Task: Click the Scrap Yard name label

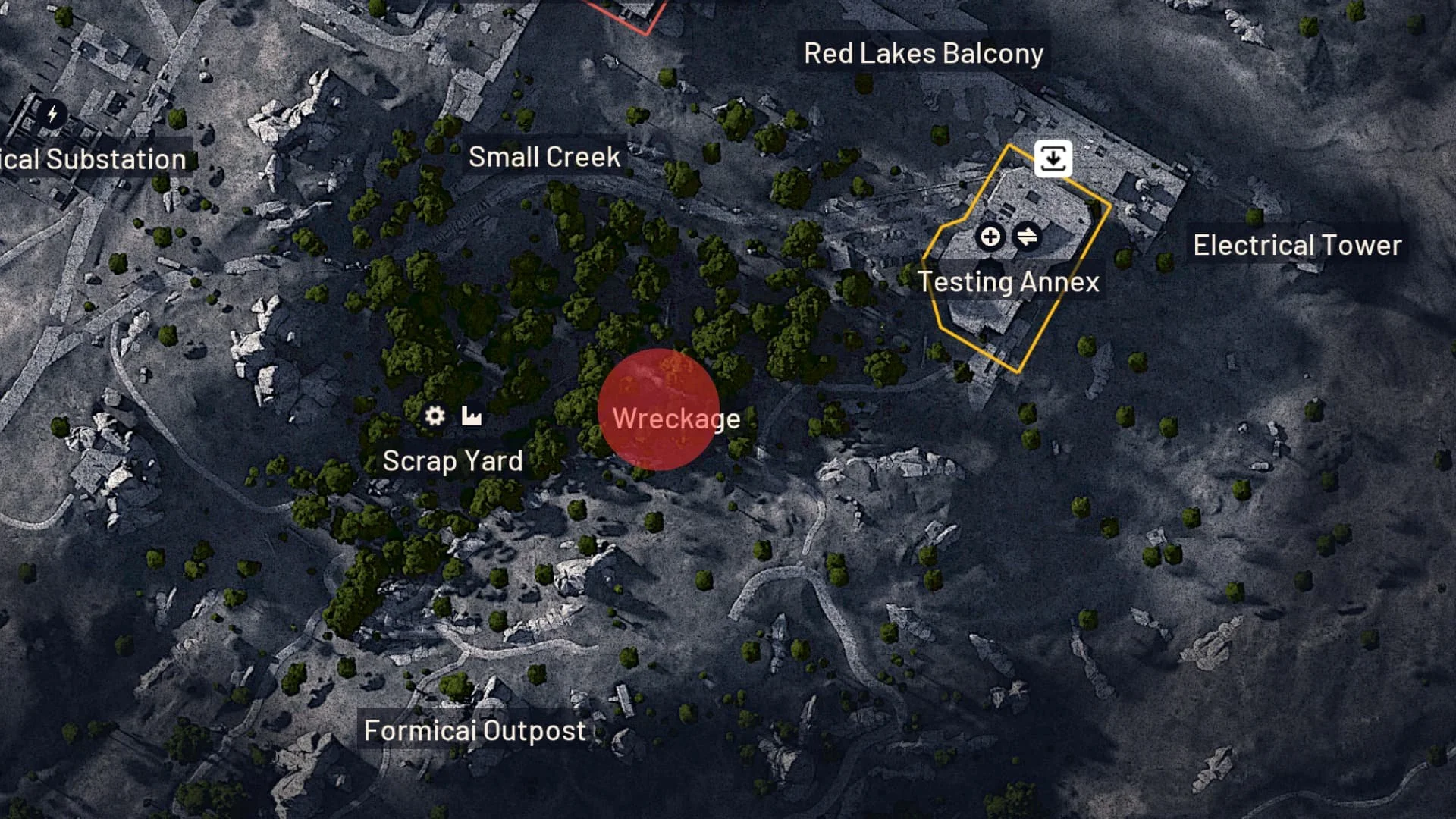Action: (x=453, y=460)
